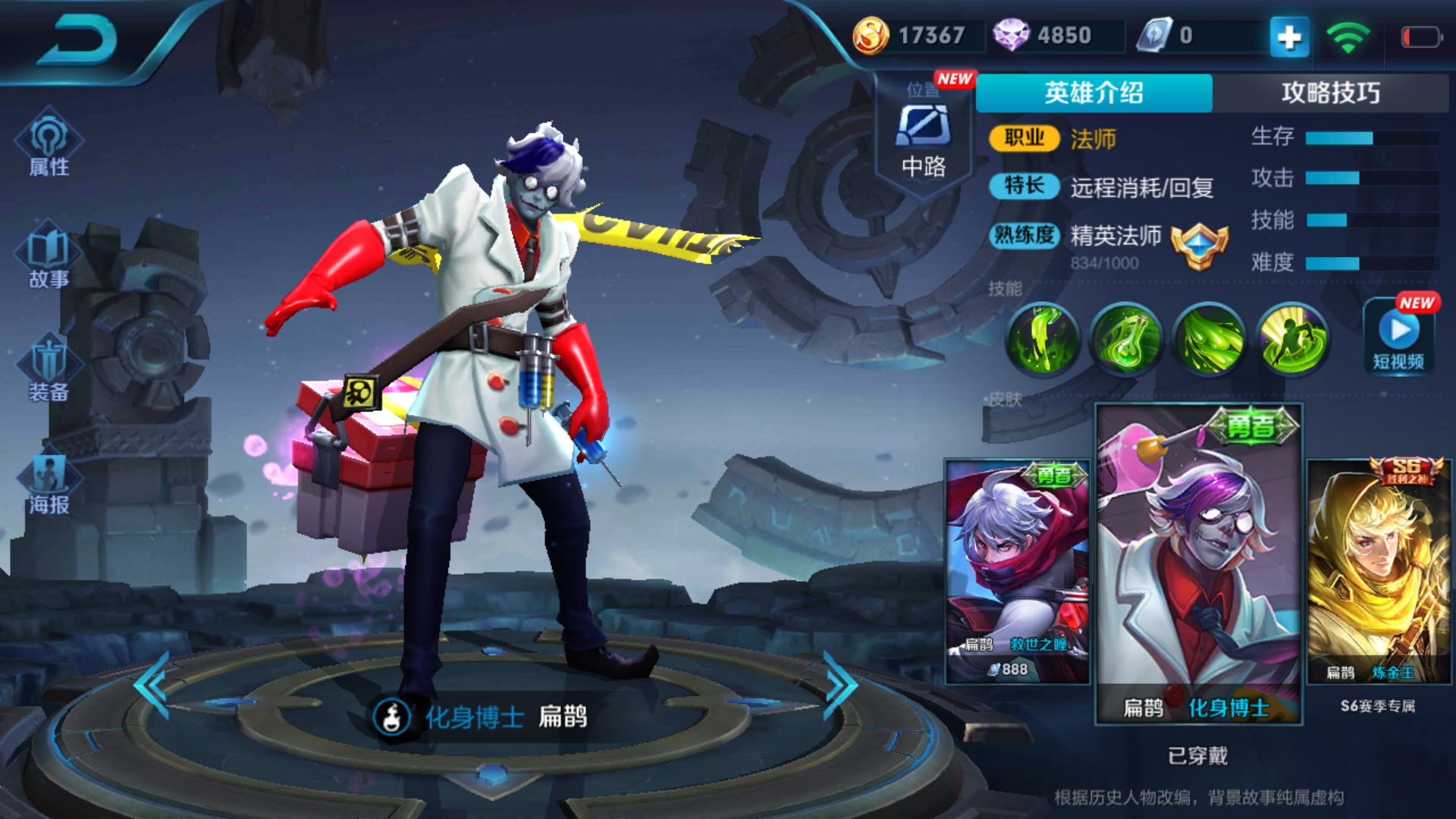Show next hero with right arrow
This screenshot has width=1456, height=819.
[x=840, y=685]
